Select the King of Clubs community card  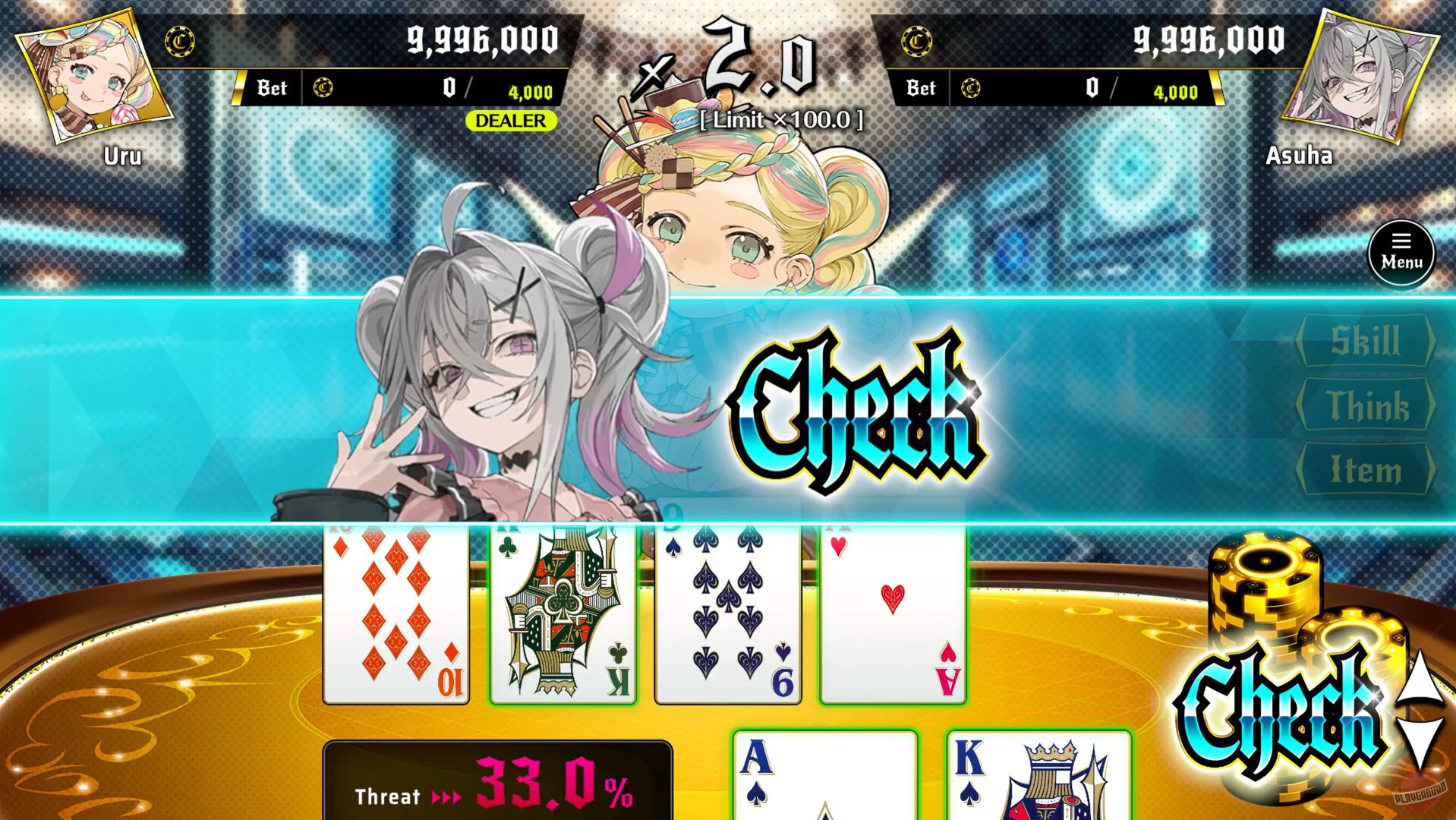tap(565, 615)
